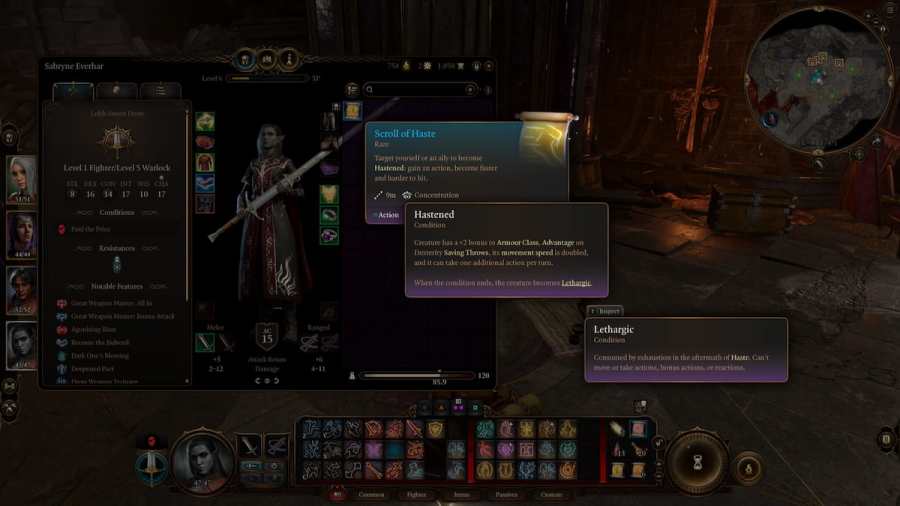Click the hourglass end turn button
The image size is (900, 506).
click(697, 462)
